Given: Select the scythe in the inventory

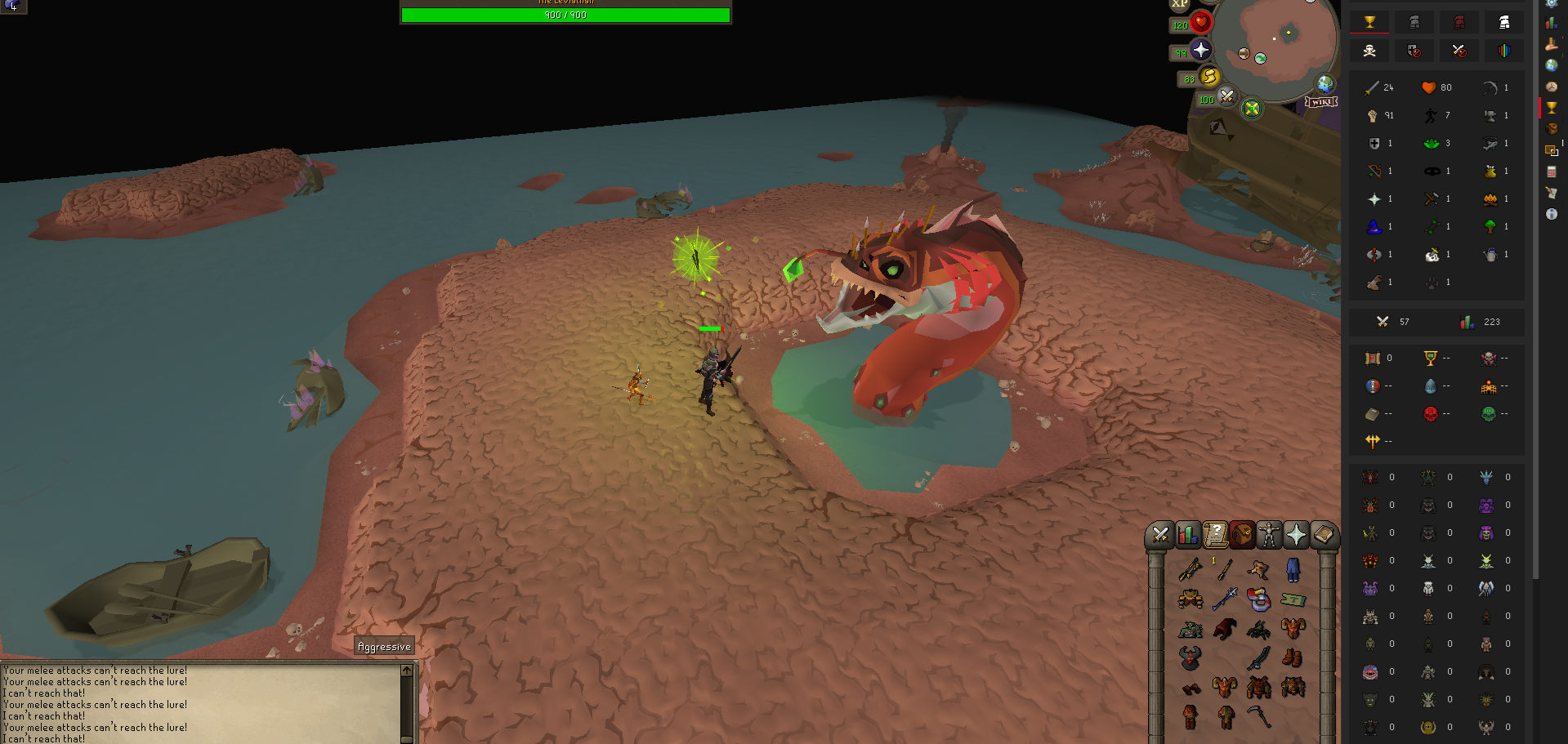Looking at the screenshot, I should coord(1258,717).
